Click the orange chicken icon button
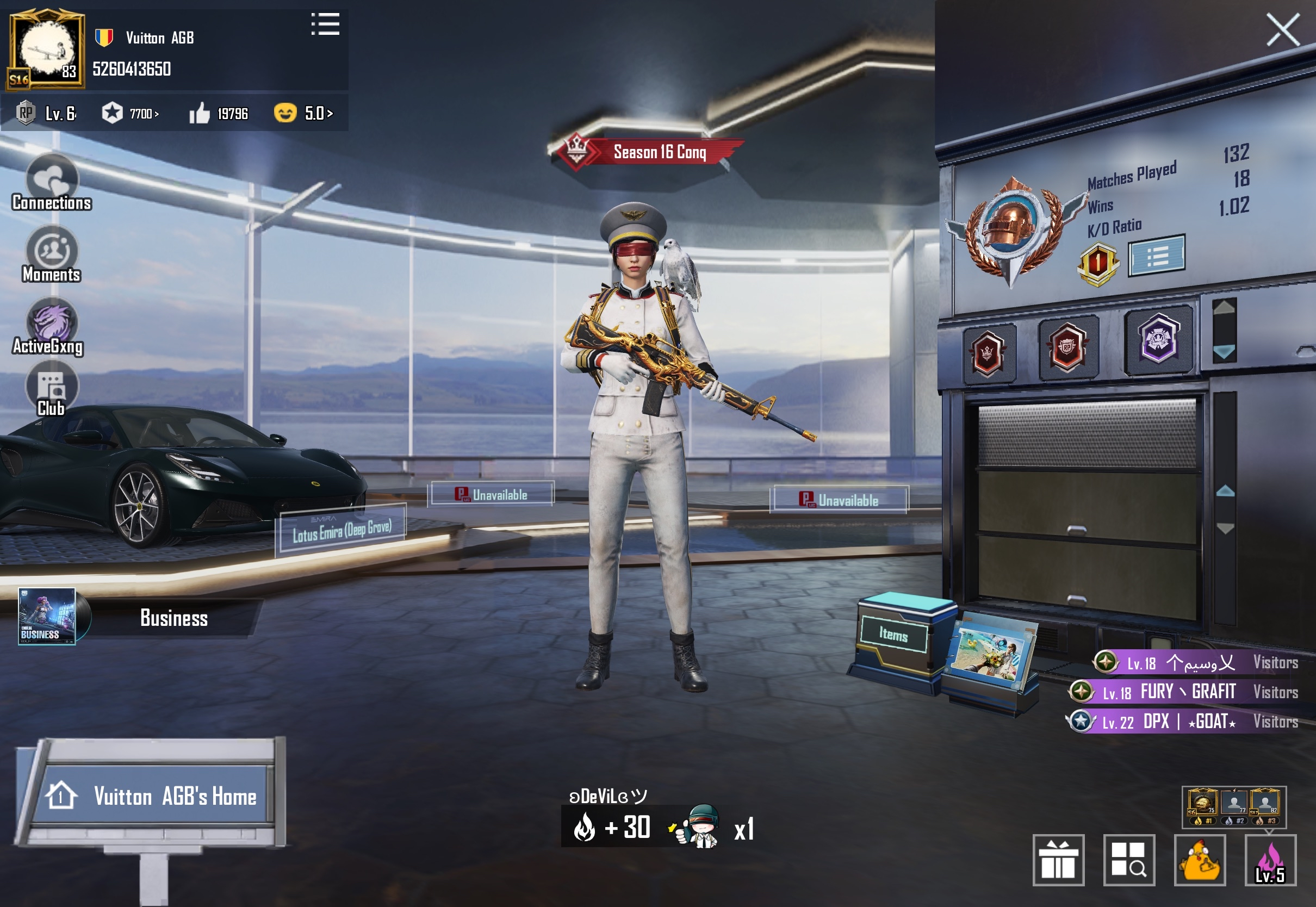The image size is (1316, 907). pos(1200,860)
